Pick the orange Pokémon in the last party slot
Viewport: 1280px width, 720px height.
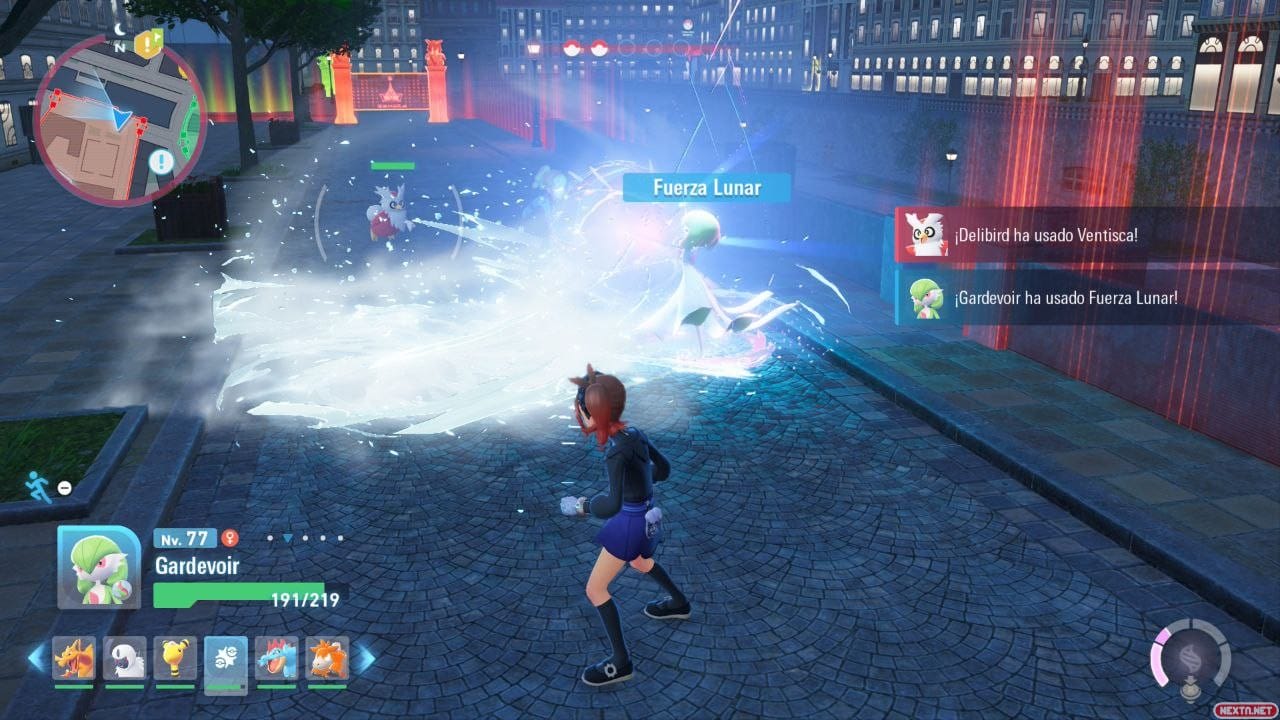(x=327, y=658)
